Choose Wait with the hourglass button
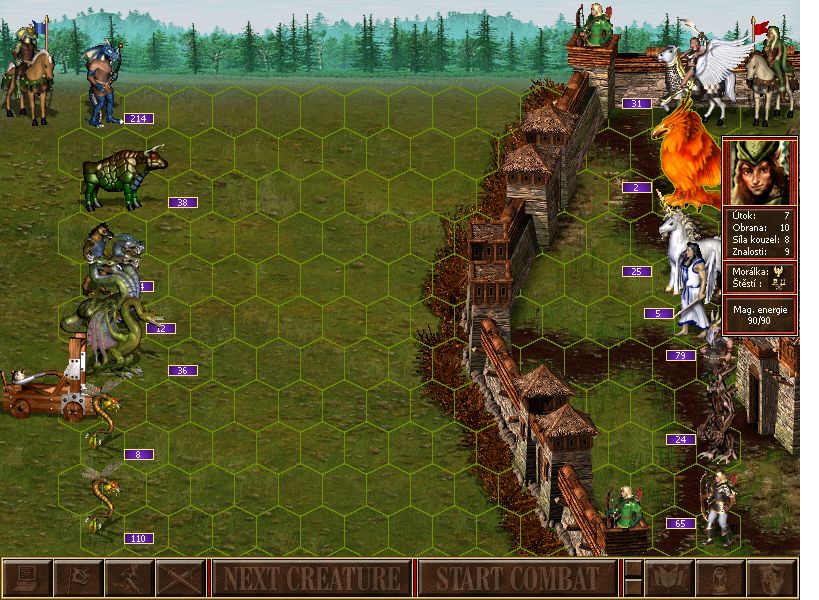 point(721,578)
